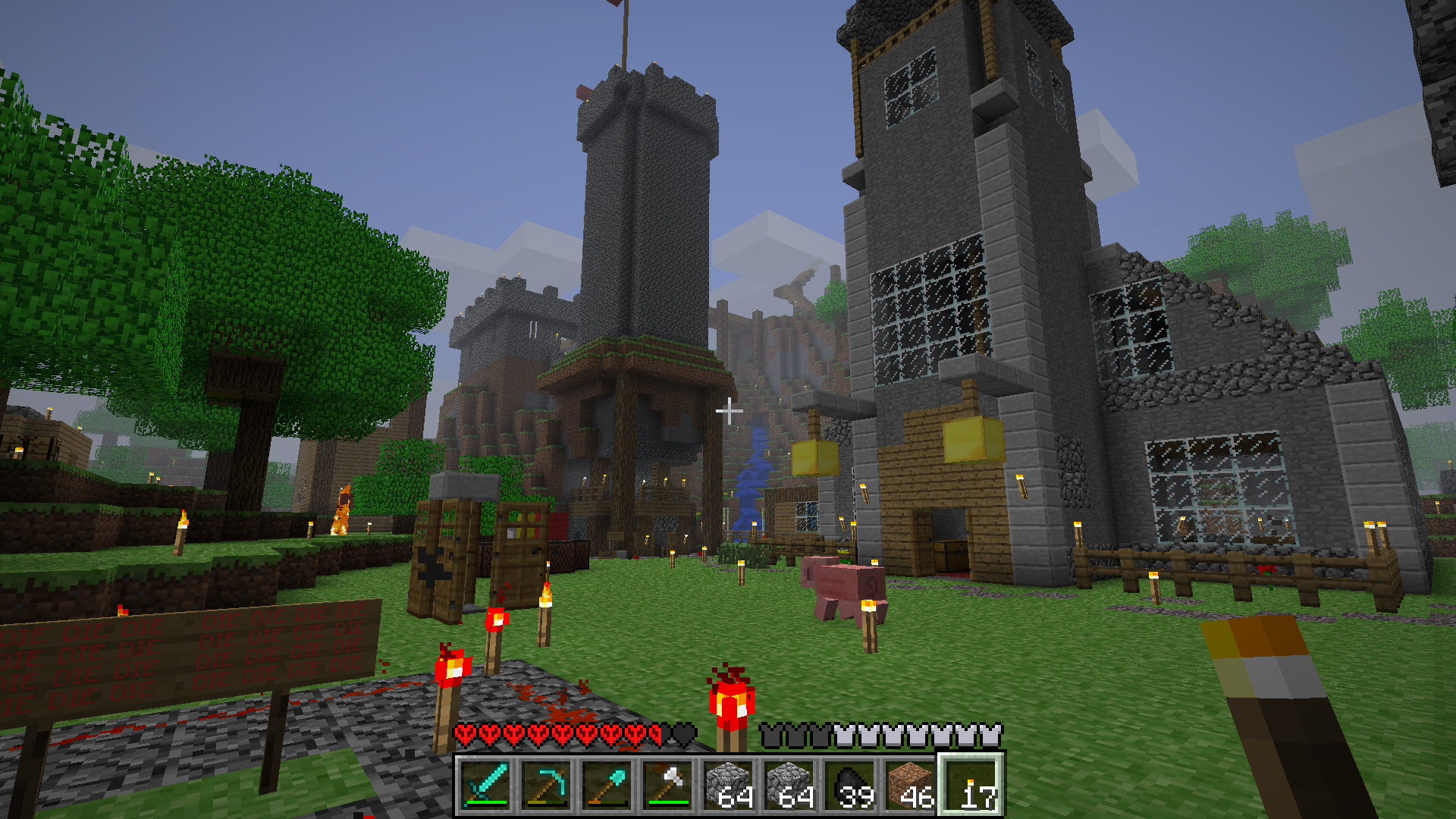
Task: Select the dirt block stack
Action: coord(911,785)
